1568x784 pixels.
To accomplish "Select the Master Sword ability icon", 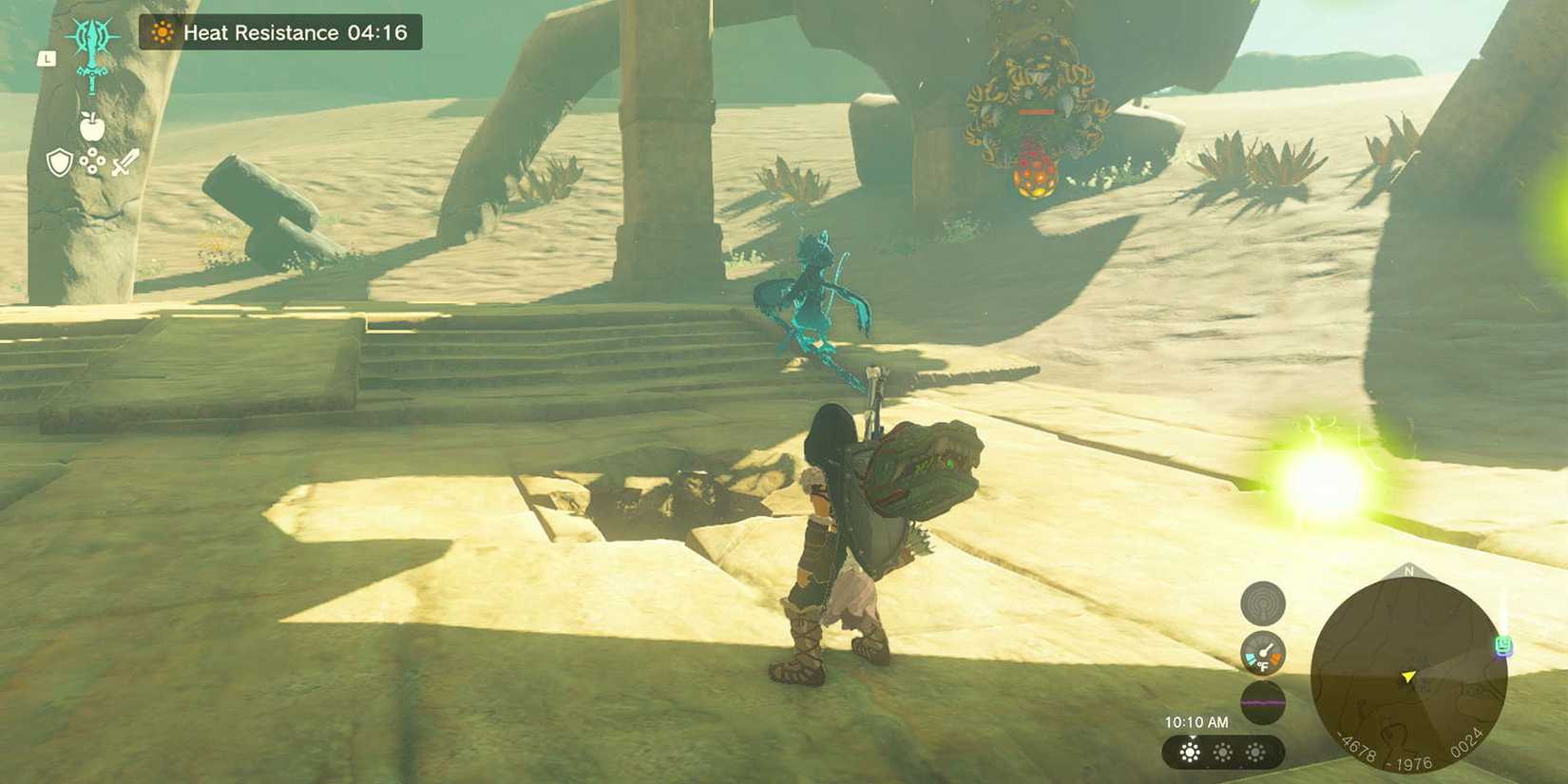I will click(90, 57).
